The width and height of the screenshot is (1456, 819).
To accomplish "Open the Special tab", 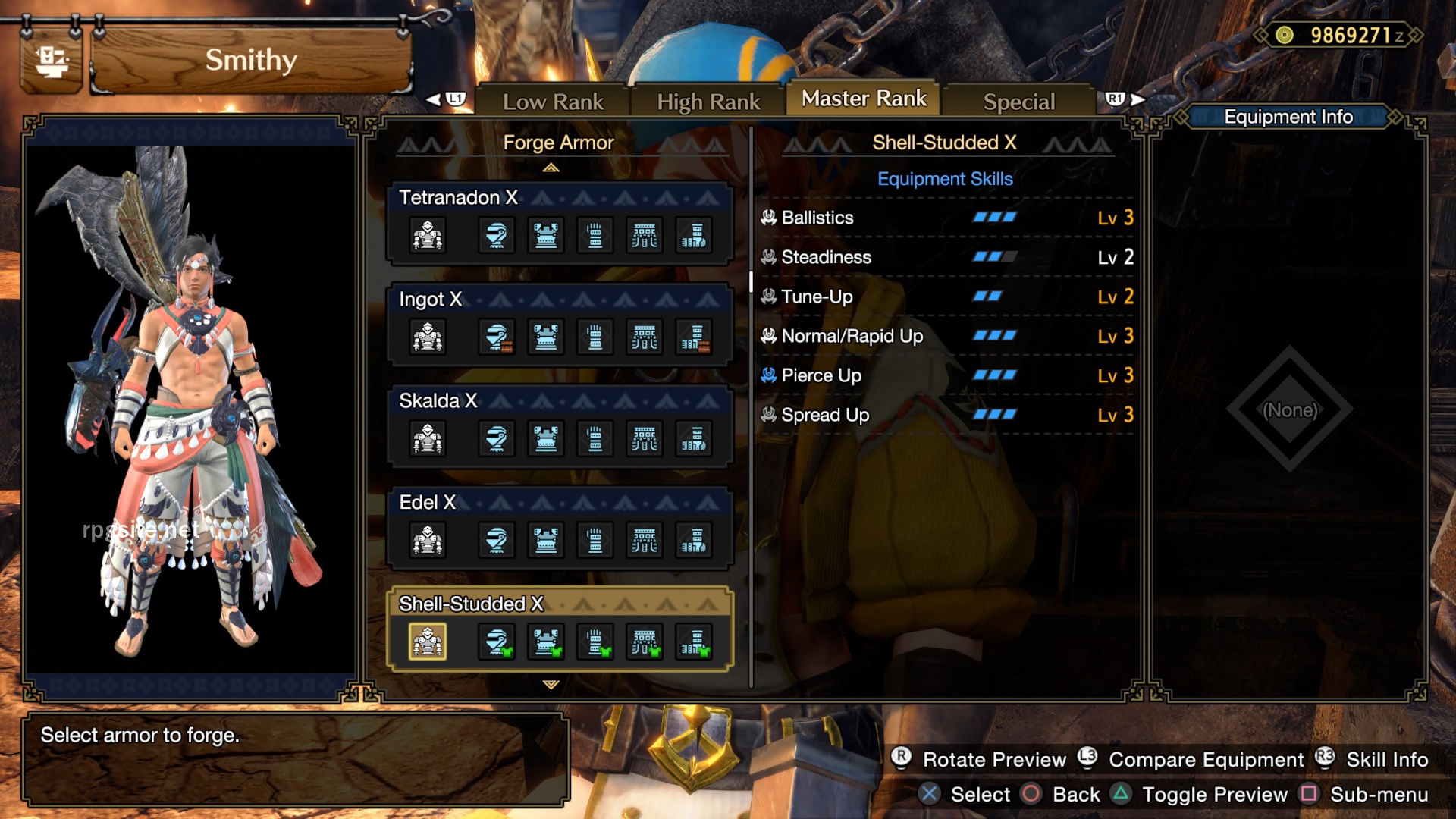I will click(1019, 101).
